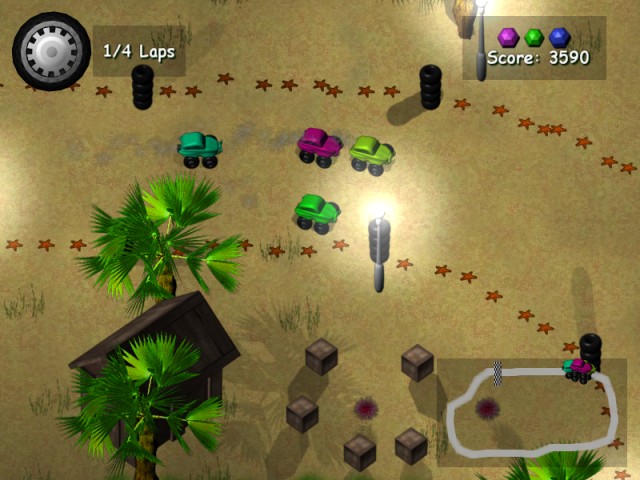
Task: Click the track minimap
Action: point(531,412)
